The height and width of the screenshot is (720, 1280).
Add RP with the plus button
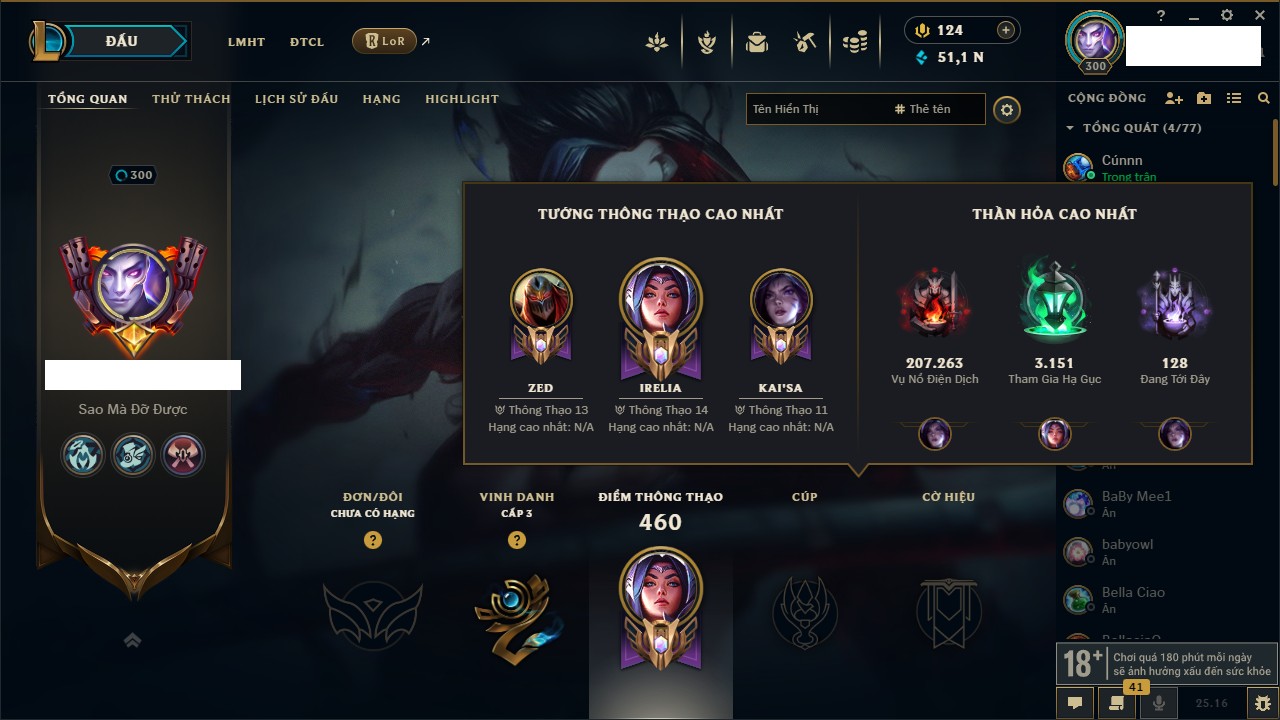(1006, 31)
